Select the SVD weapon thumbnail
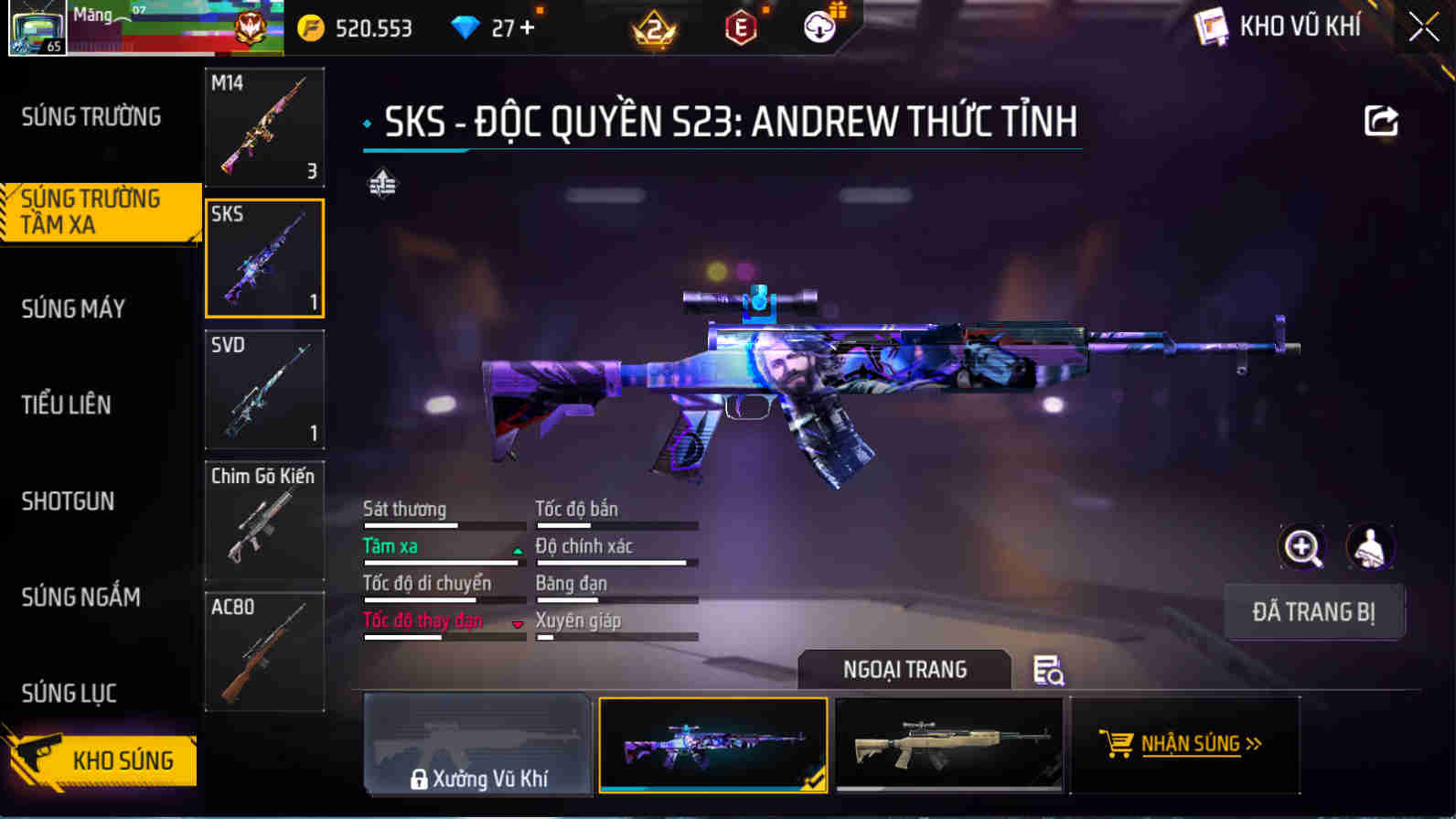This screenshot has width=1456, height=819. coord(264,391)
